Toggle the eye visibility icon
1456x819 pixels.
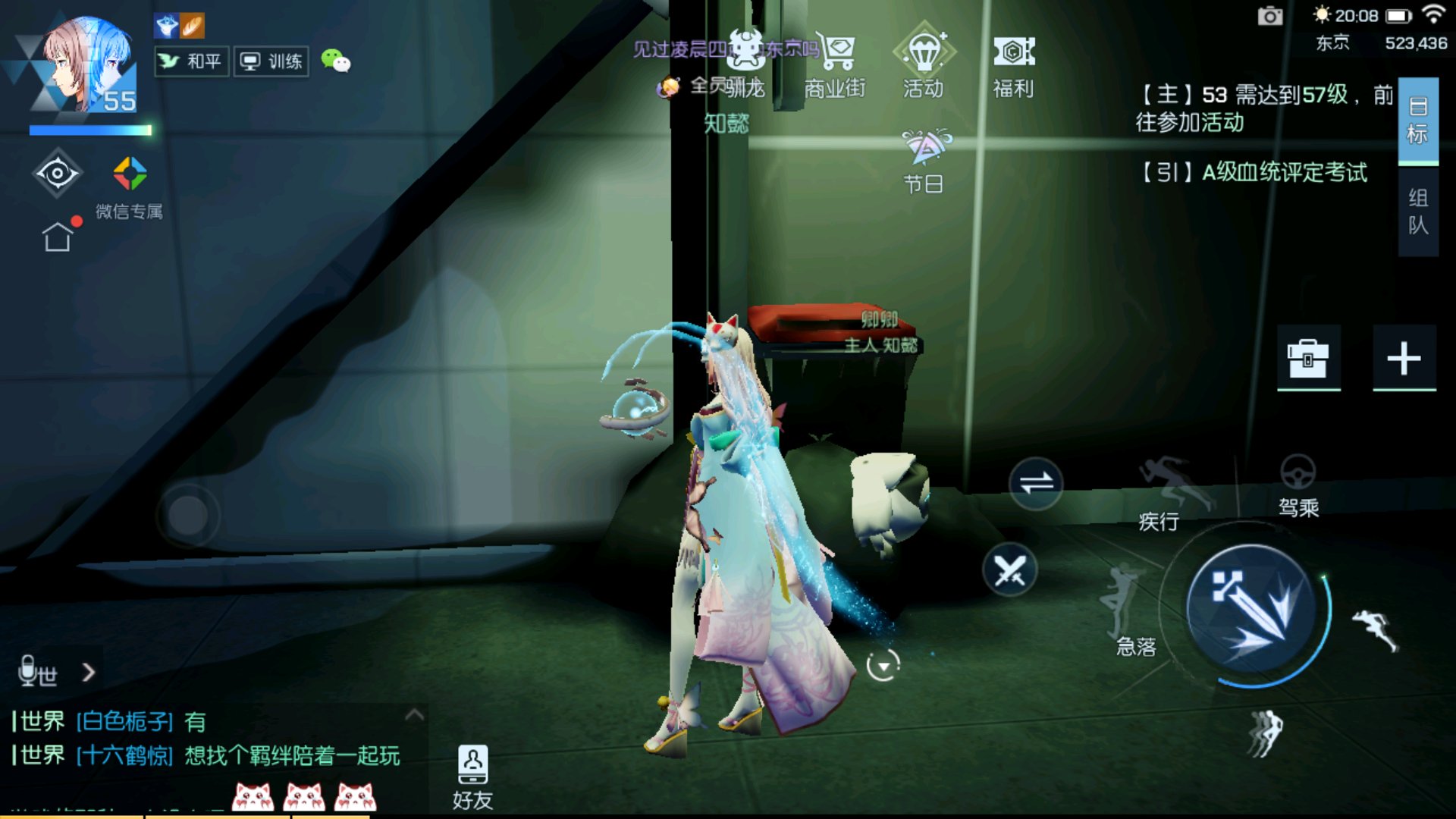pos(57,174)
